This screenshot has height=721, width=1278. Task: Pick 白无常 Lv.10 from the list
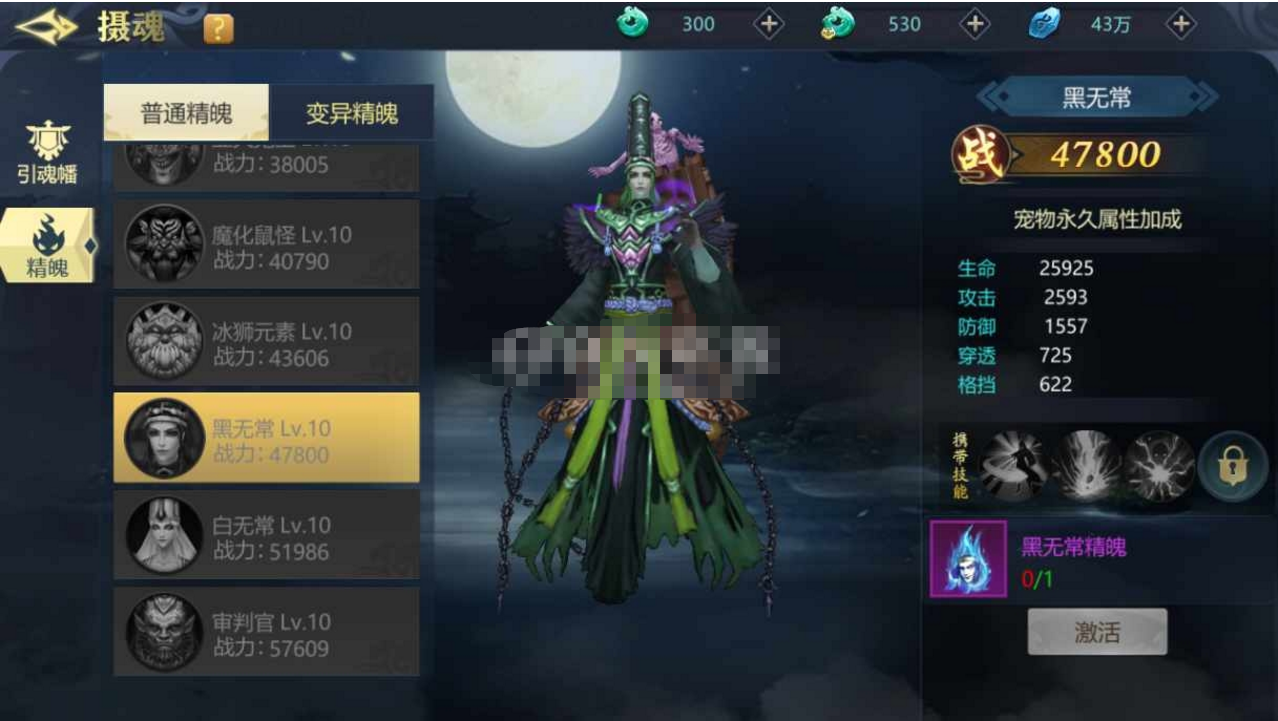(x=266, y=535)
